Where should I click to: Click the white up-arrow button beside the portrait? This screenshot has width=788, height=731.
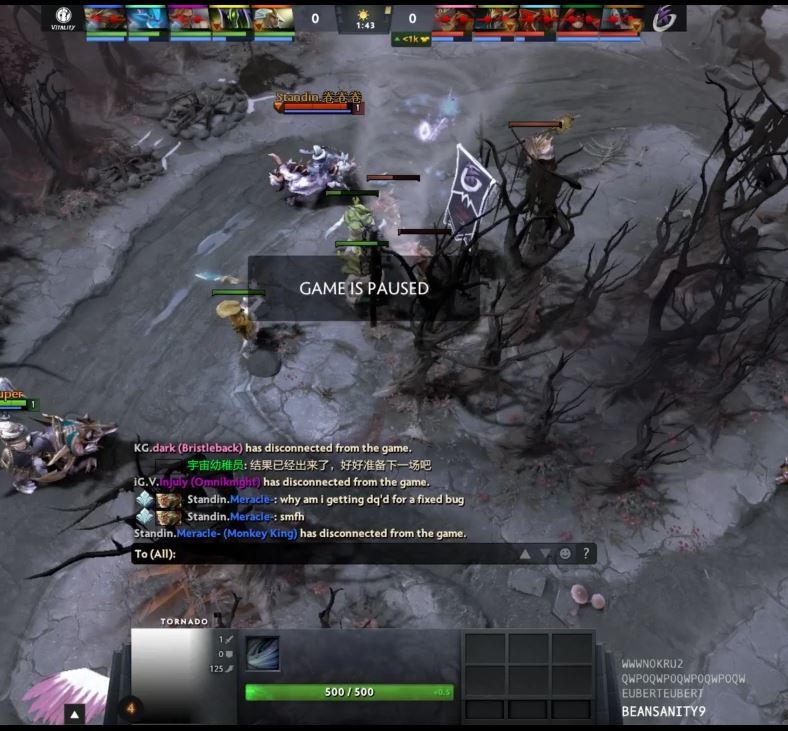coord(75,714)
